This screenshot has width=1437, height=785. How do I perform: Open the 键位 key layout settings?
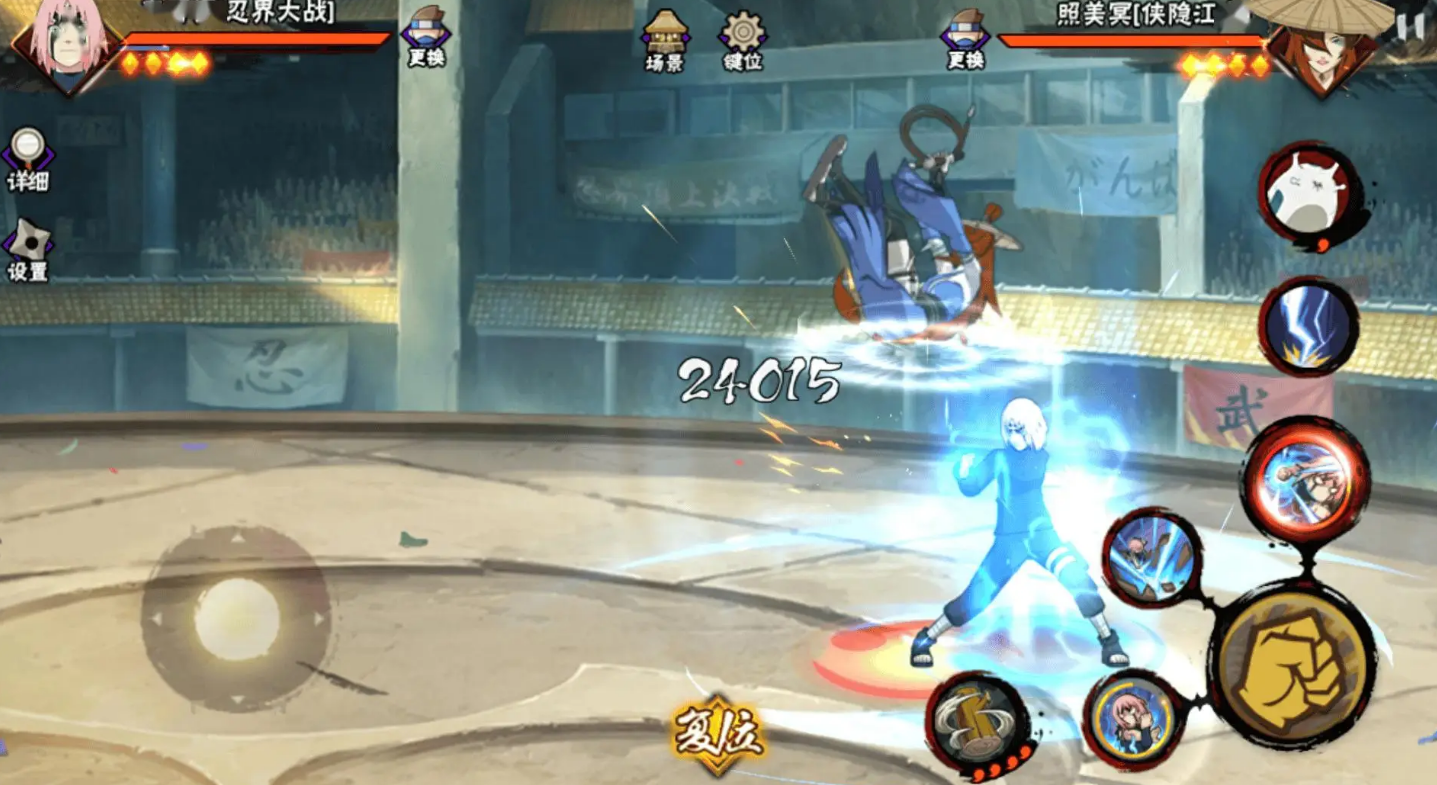click(x=743, y=41)
